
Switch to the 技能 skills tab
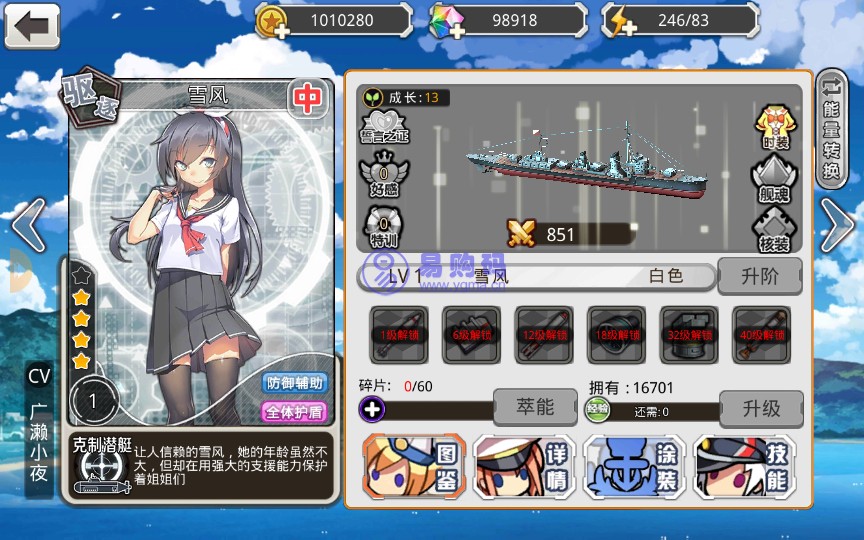(x=744, y=466)
